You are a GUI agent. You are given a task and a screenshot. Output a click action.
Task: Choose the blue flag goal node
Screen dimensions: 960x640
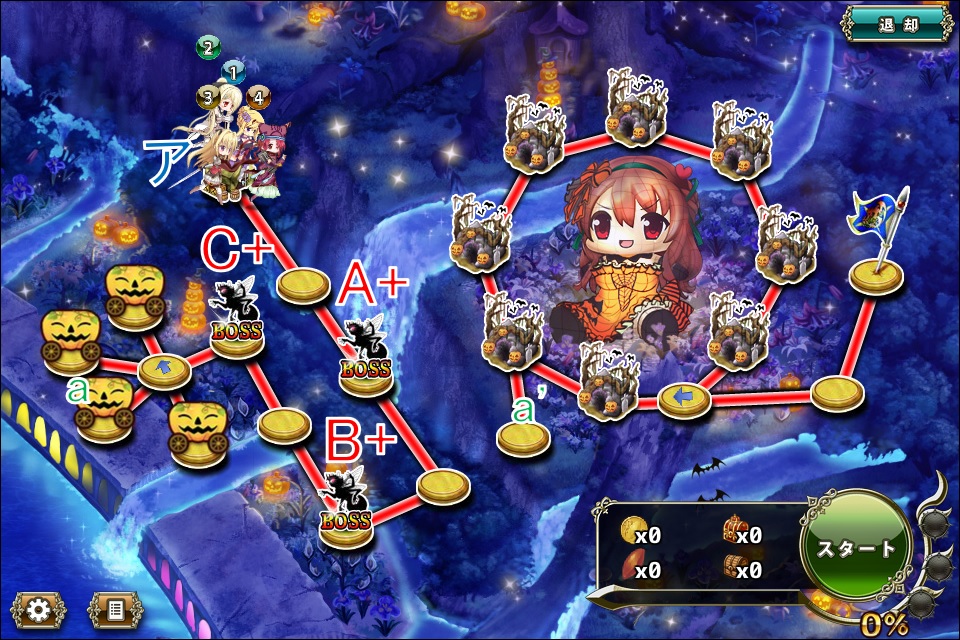[x=877, y=250]
